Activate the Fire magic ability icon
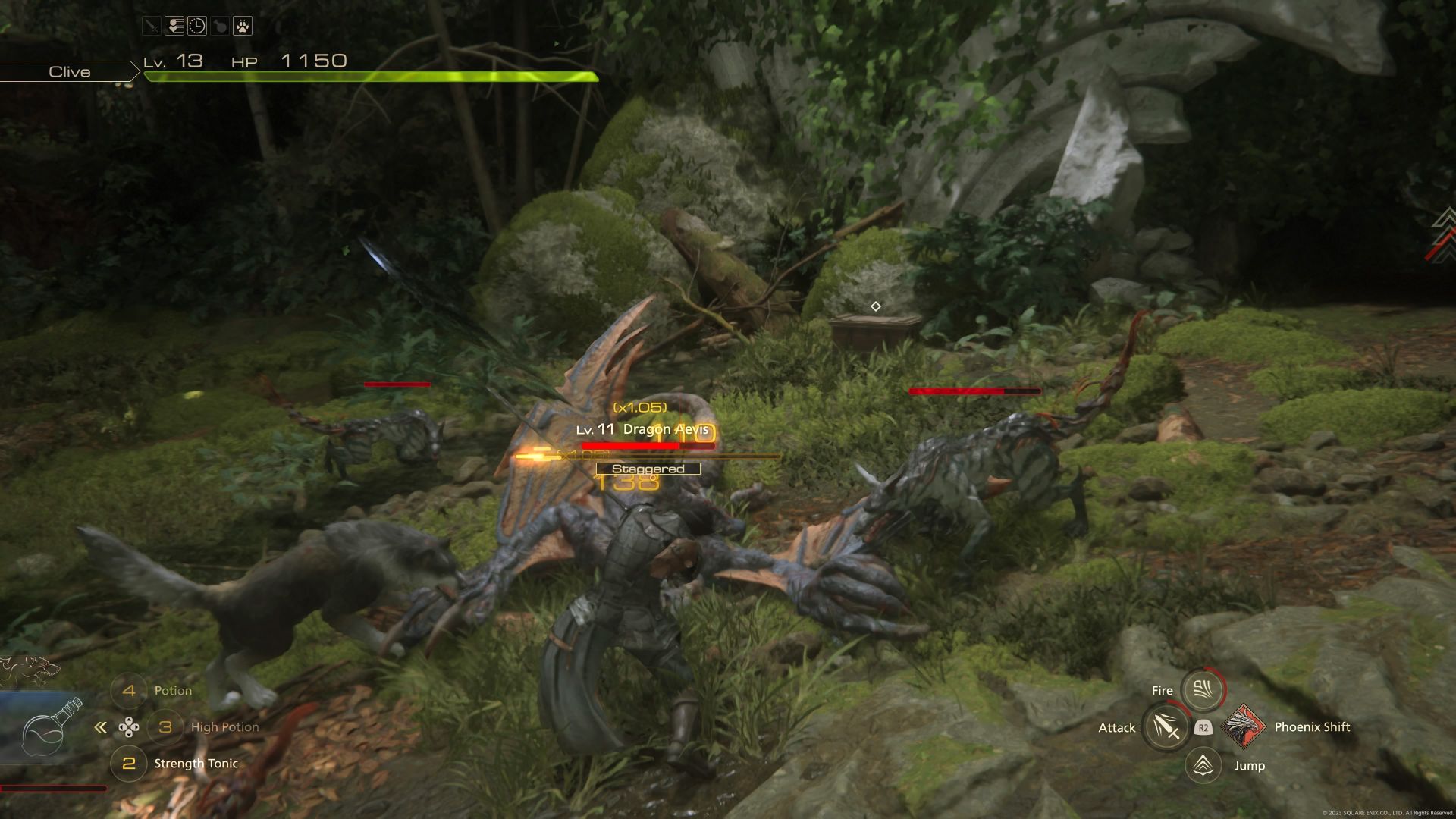This screenshot has height=819, width=1456. (1203, 689)
